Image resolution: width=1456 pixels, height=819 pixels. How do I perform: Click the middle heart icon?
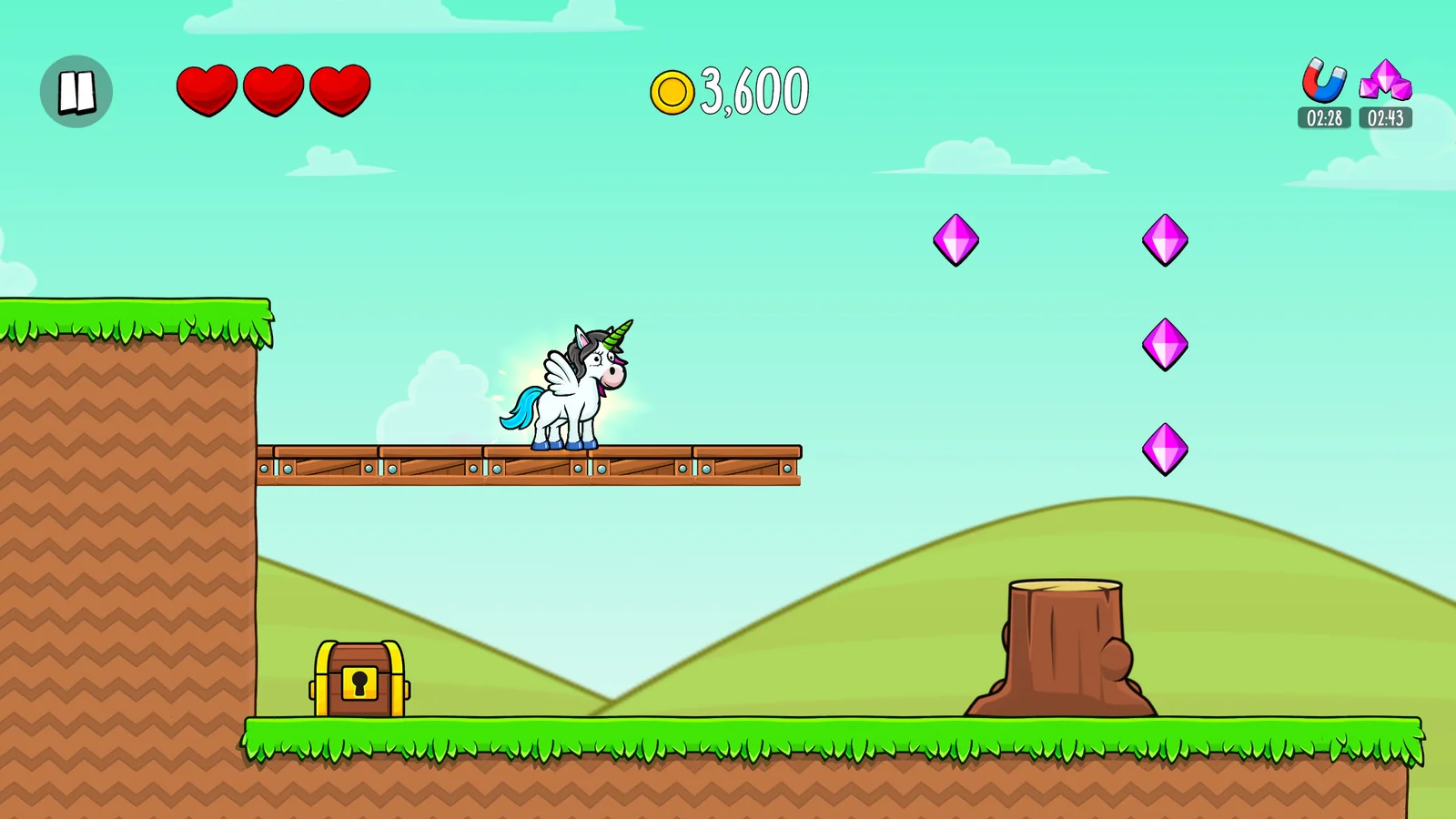pos(275,91)
